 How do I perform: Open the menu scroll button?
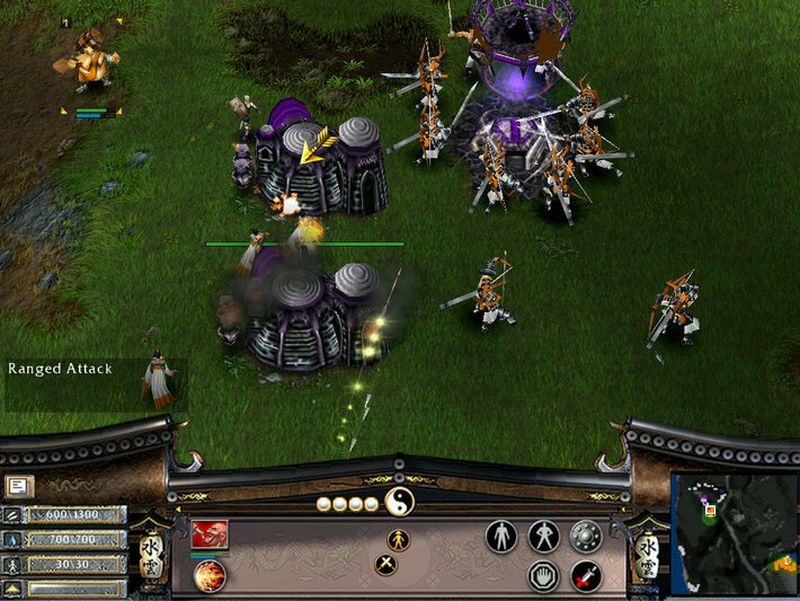click(18, 487)
